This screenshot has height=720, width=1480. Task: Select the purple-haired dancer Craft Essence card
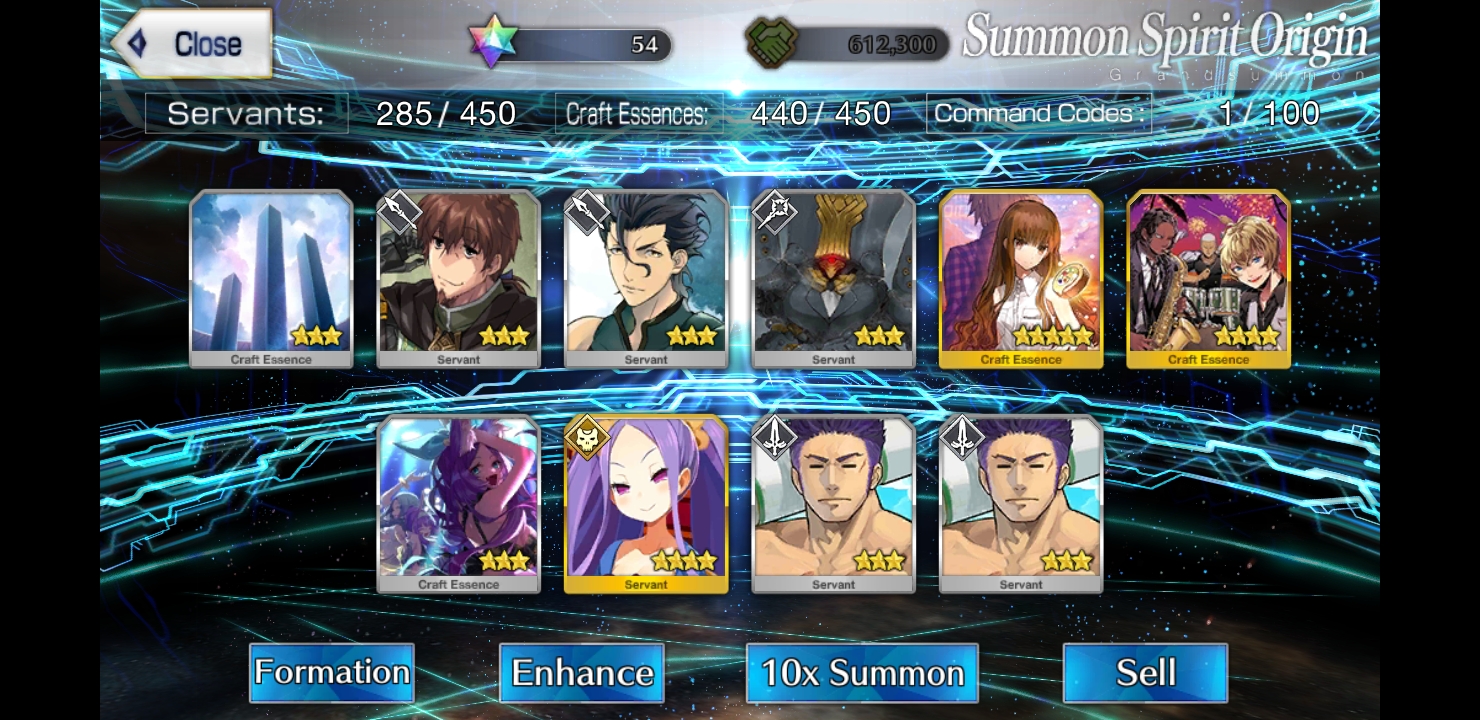[459, 504]
